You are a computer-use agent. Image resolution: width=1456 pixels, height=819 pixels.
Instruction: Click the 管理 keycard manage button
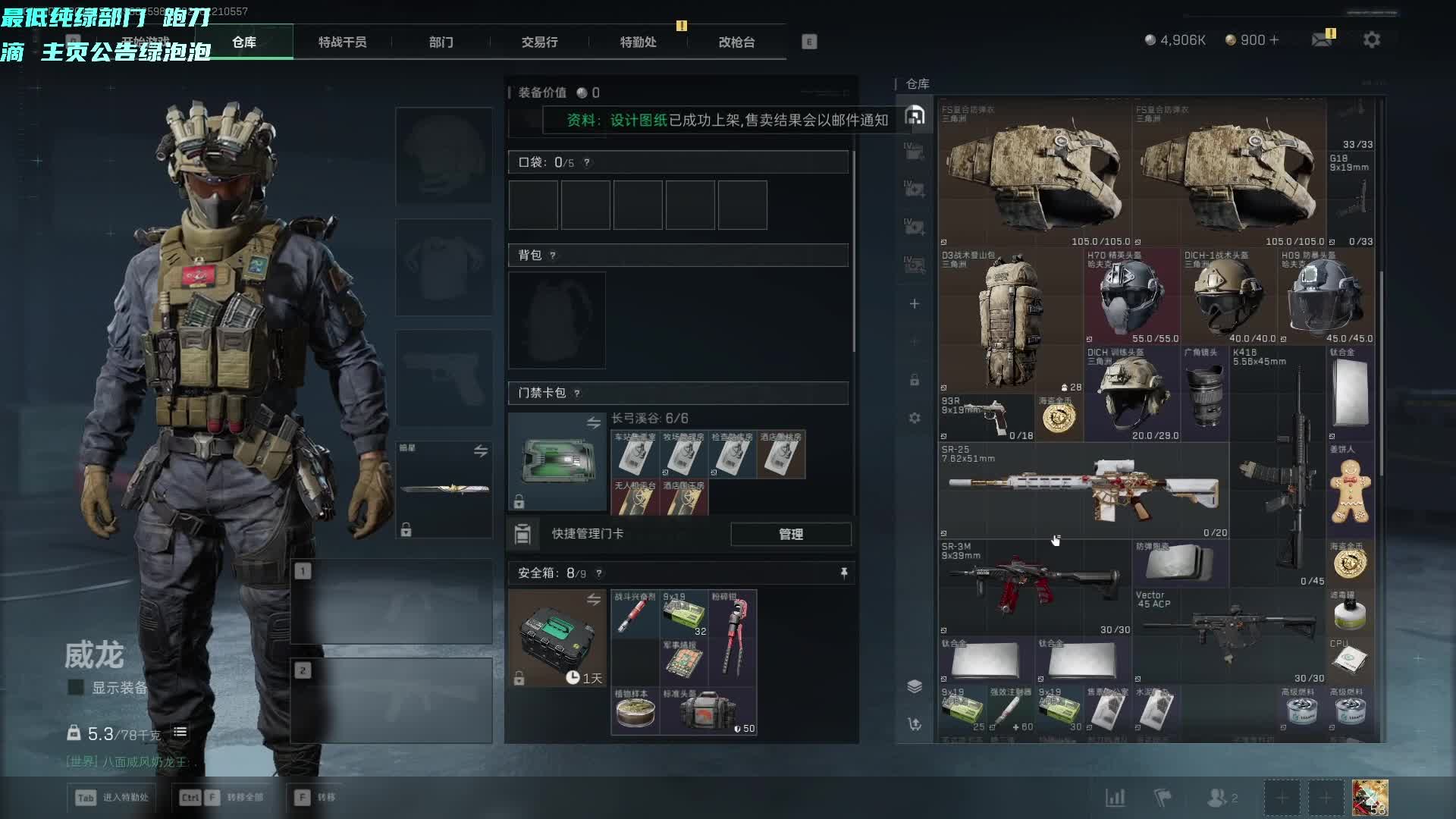point(790,535)
